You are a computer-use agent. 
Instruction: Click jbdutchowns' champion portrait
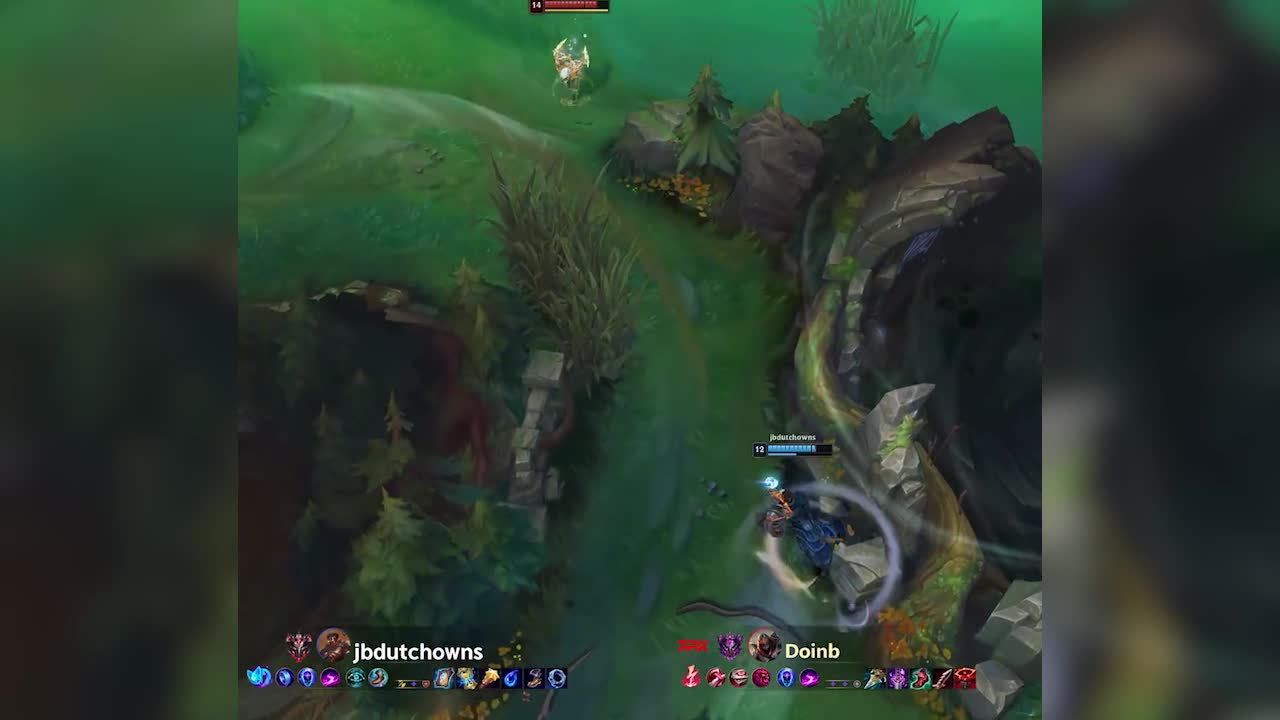[x=333, y=646]
